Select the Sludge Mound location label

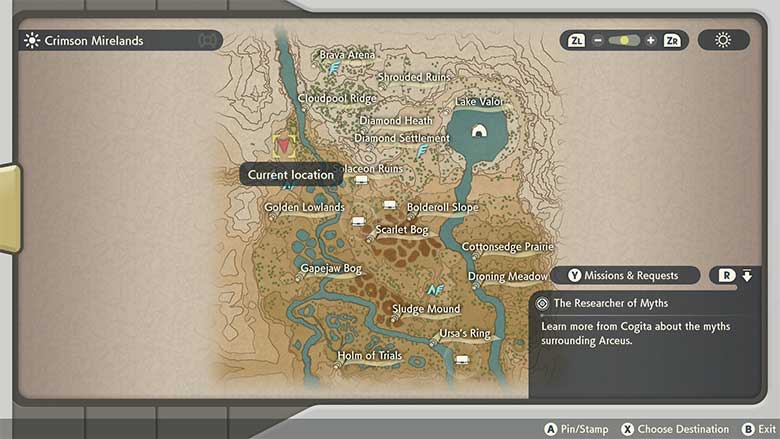click(x=426, y=309)
